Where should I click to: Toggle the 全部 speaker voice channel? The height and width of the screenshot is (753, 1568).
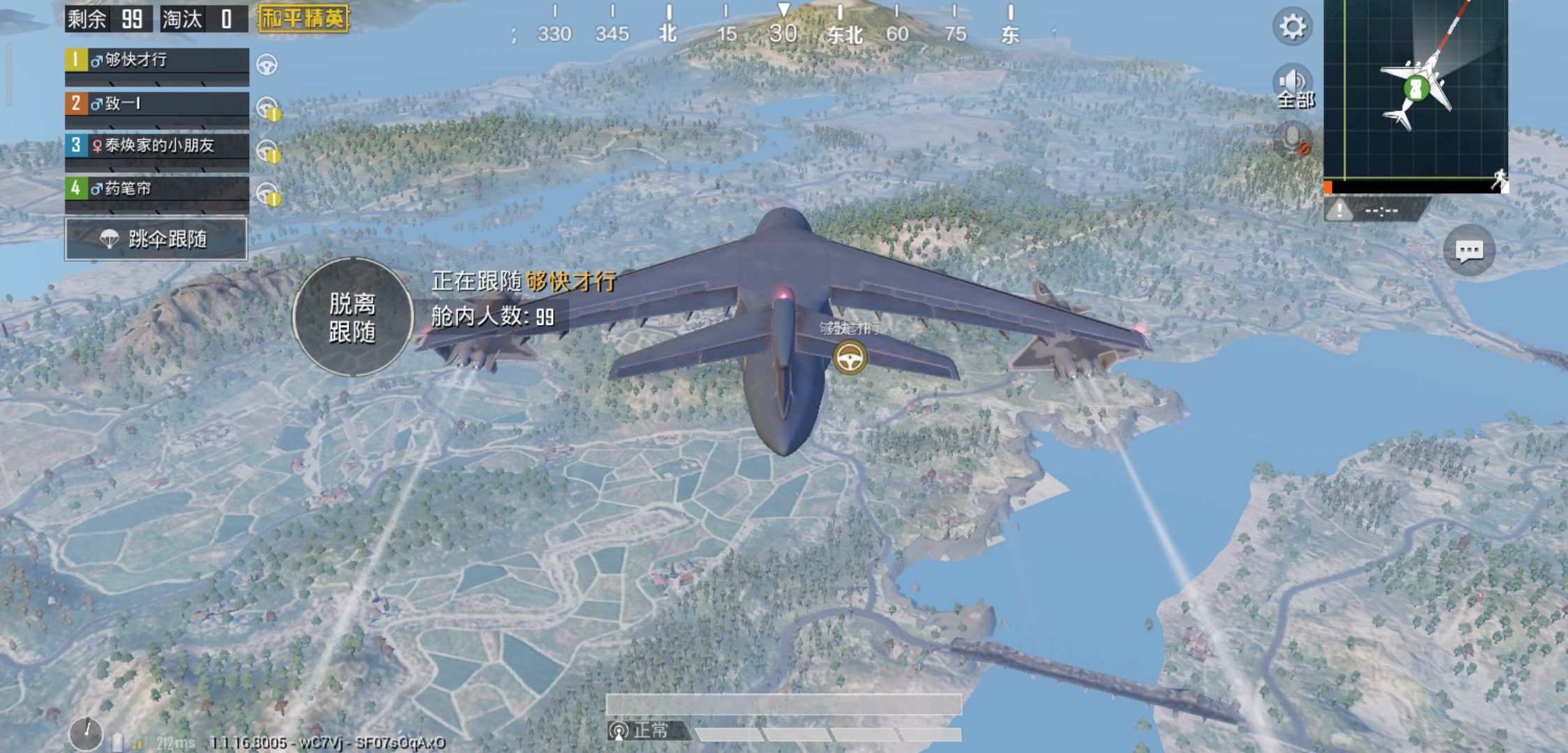[x=1293, y=86]
